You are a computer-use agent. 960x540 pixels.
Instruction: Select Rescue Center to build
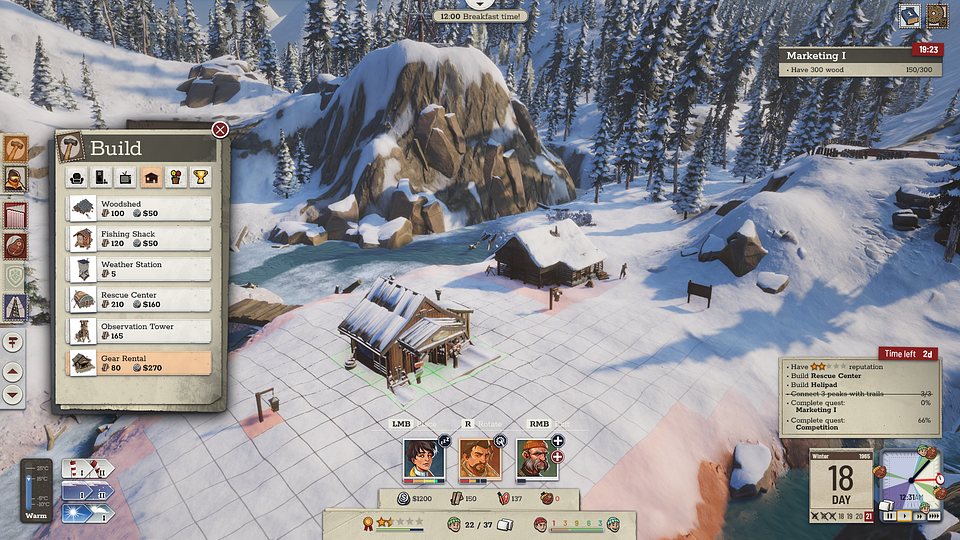click(x=140, y=301)
